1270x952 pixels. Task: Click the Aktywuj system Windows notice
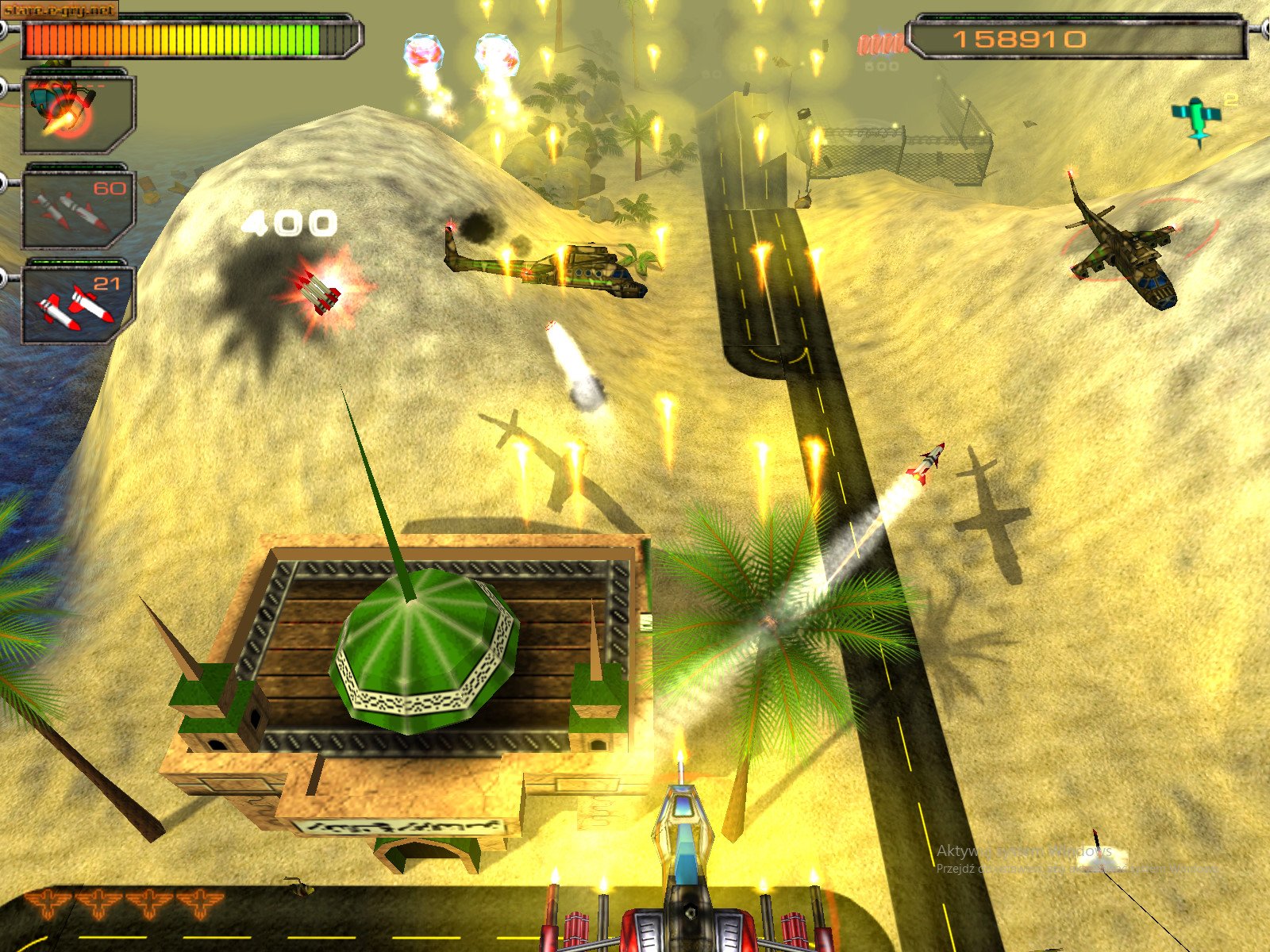1024,854
